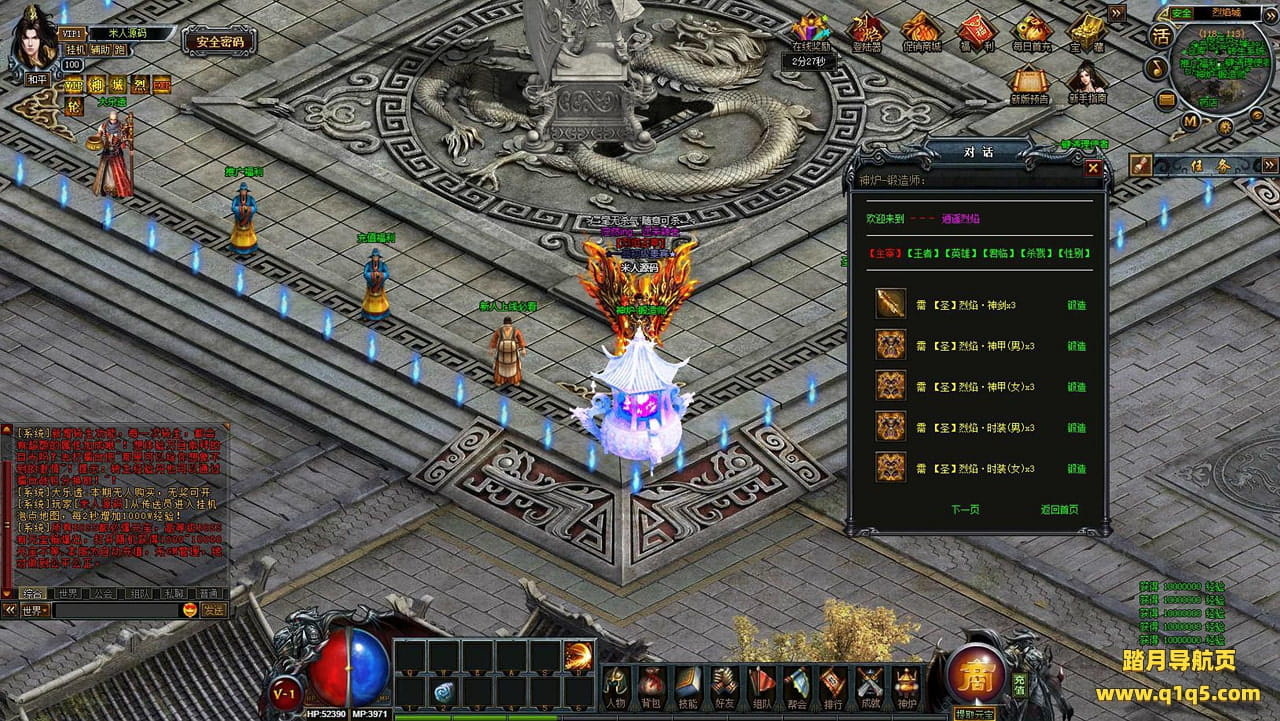Open the 排行 ranking panel
The height and width of the screenshot is (721, 1280).
834,684
